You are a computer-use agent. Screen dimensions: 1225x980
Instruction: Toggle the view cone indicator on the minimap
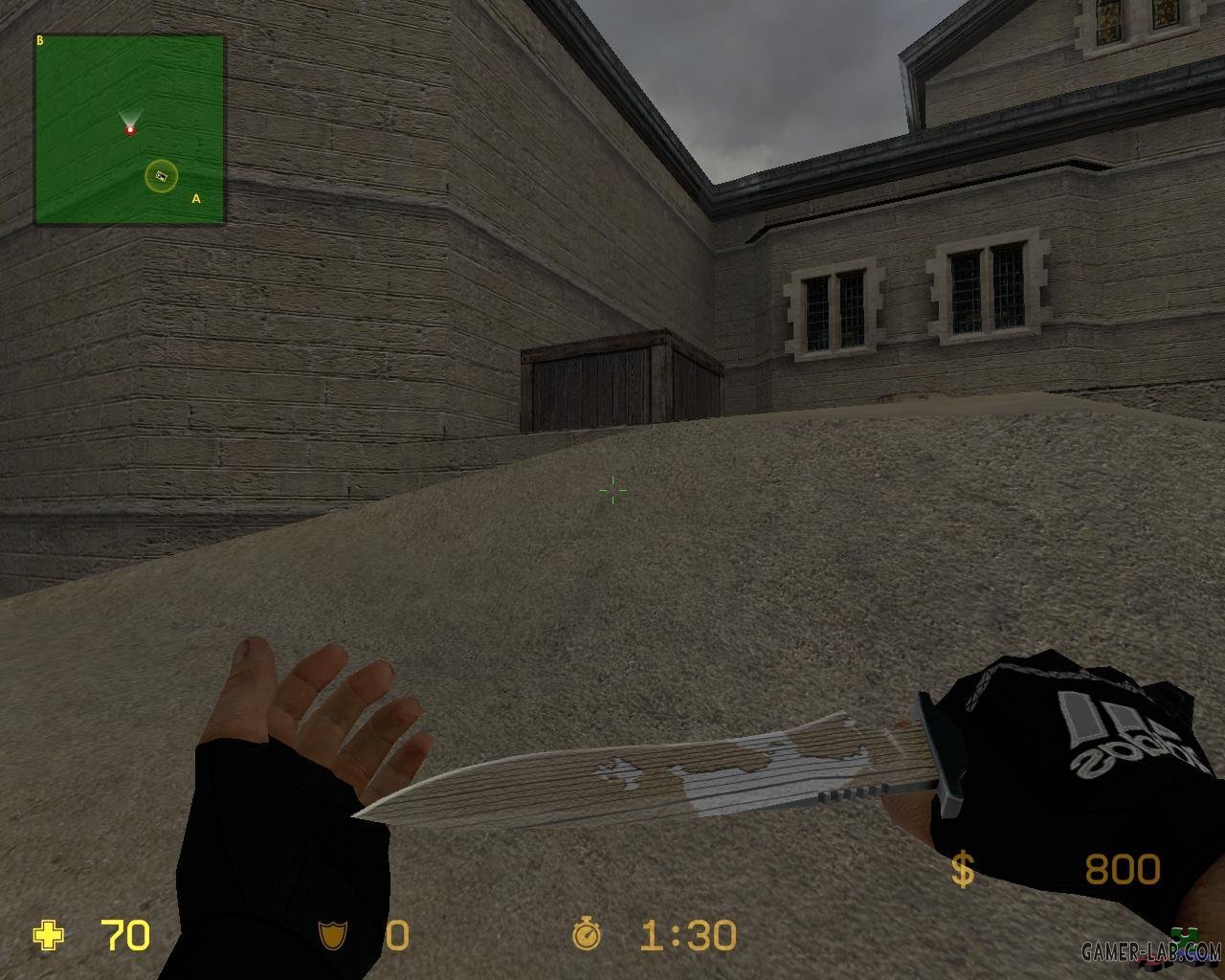tap(130, 117)
